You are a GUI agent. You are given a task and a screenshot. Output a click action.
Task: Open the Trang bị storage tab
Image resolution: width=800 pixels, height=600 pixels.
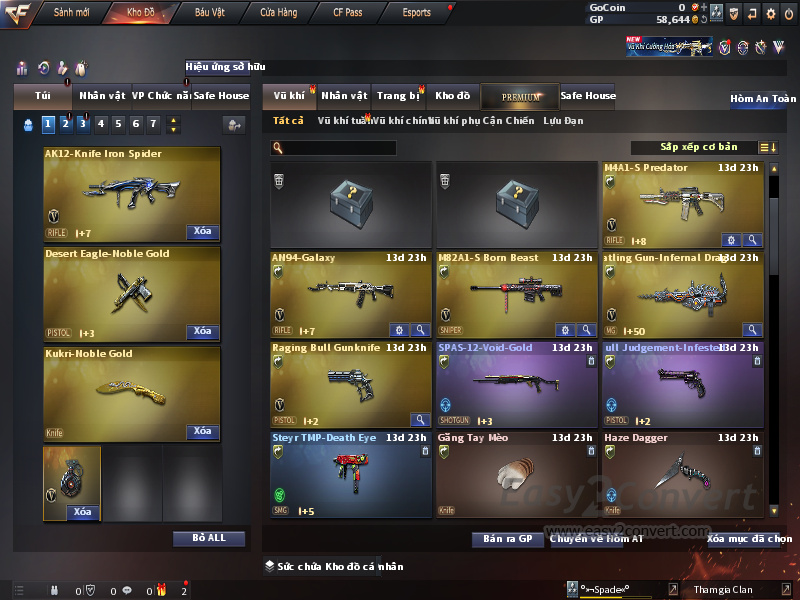point(398,96)
